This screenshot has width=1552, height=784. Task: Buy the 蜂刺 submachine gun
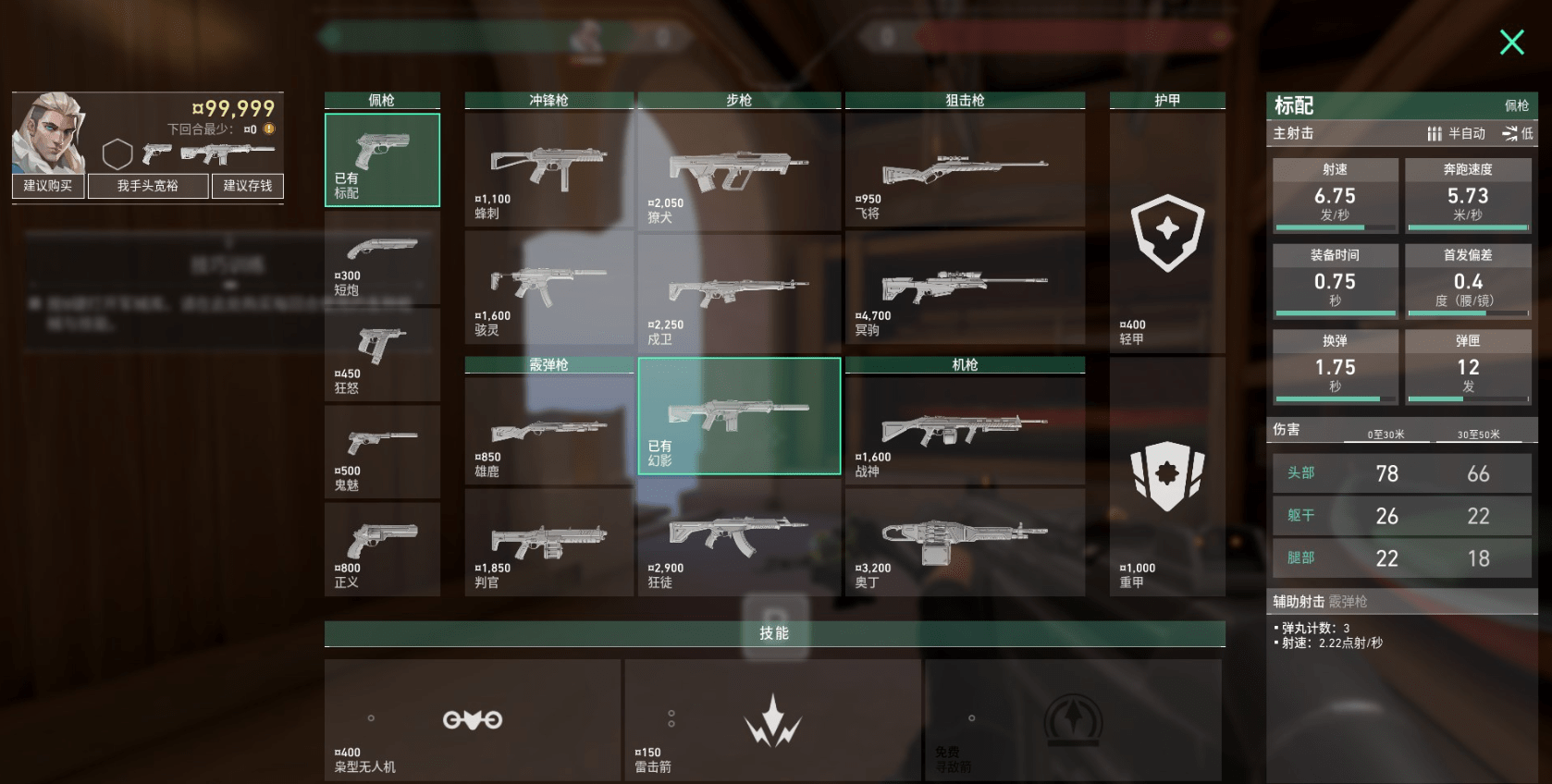[x=548, y=171]
